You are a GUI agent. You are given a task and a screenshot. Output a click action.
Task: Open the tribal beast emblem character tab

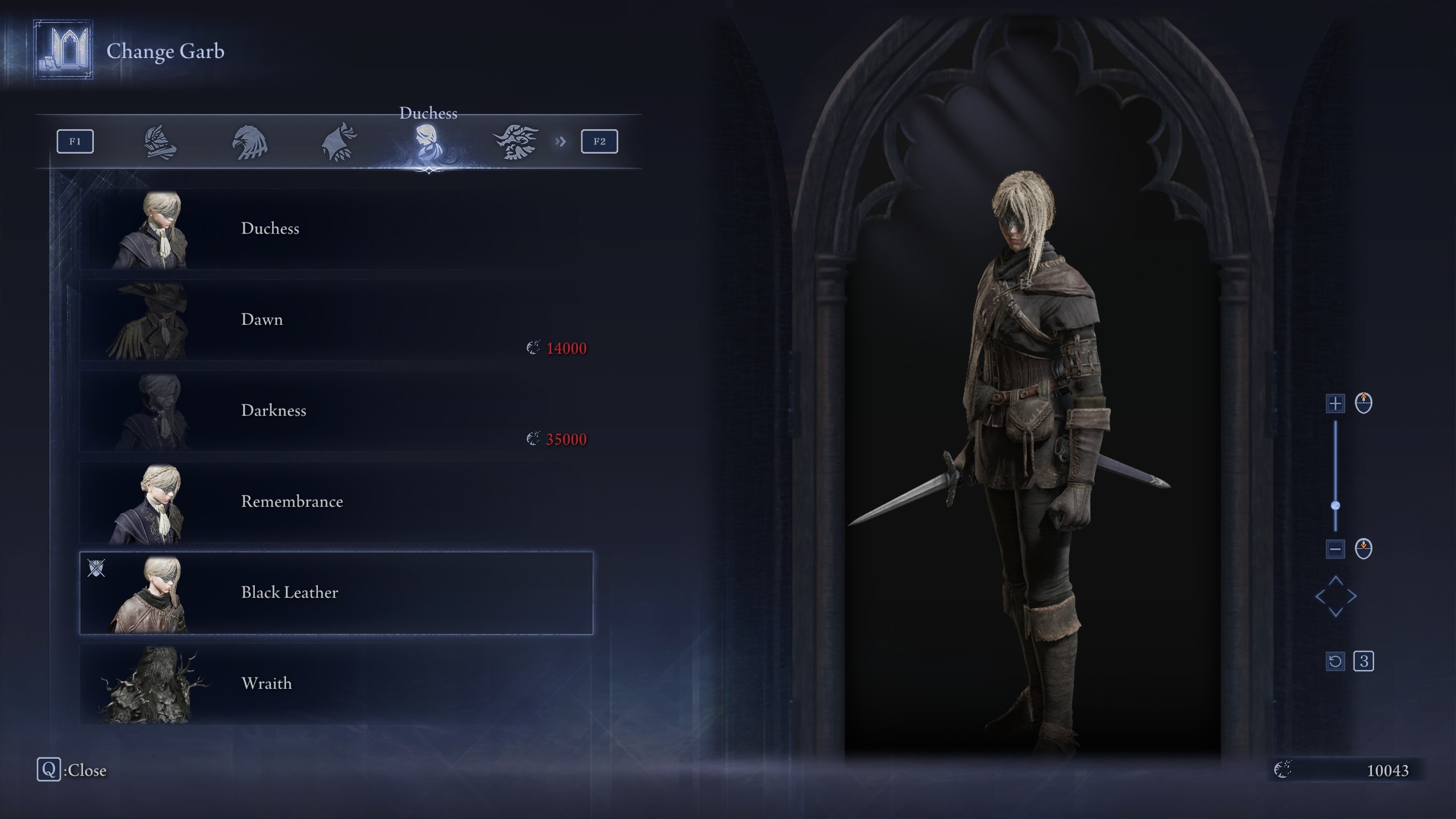(516, 142)
